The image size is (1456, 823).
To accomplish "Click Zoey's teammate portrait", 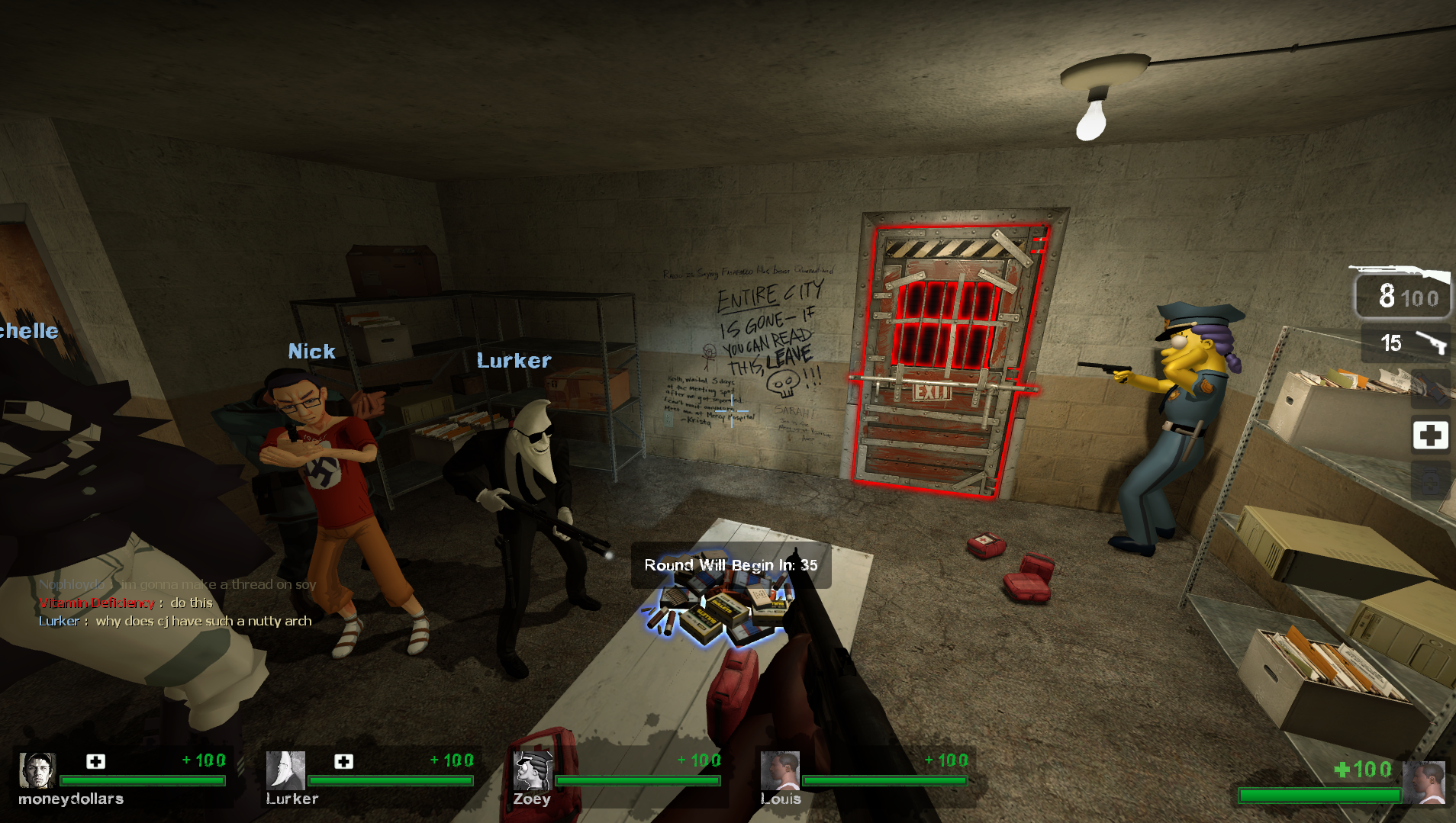I will (x=533, y=770).
